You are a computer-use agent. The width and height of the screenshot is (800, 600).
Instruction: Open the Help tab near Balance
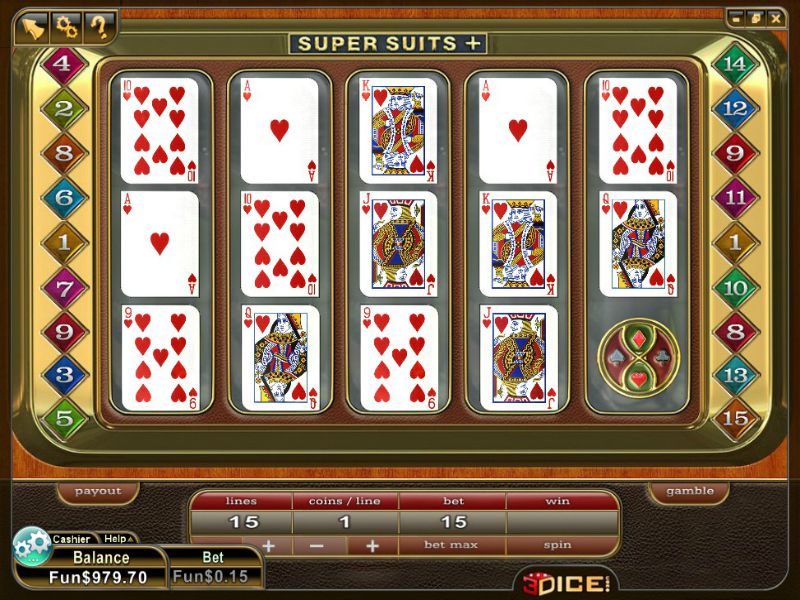tap(117, 539)
